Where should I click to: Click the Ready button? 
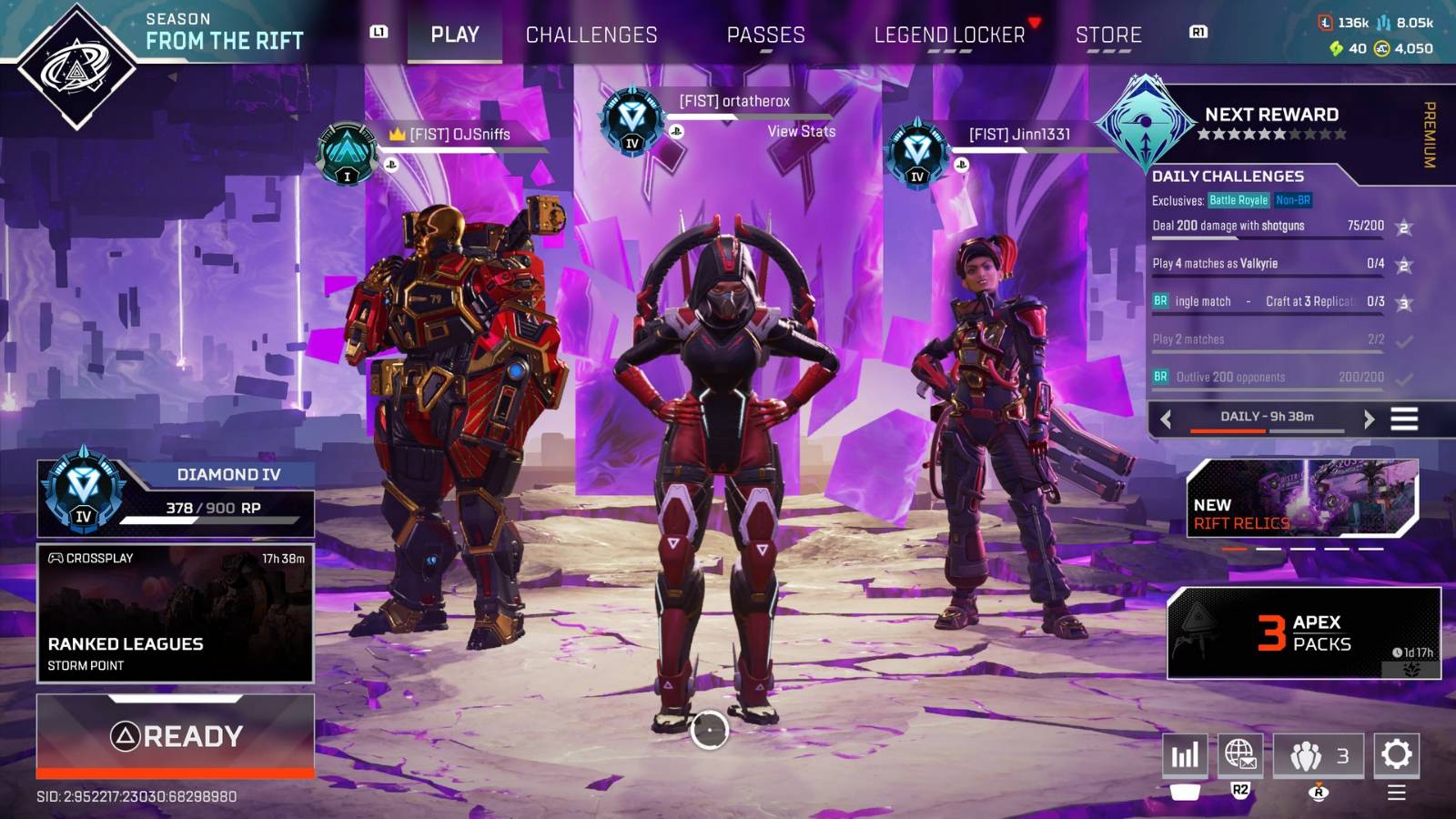coord(176,735)
